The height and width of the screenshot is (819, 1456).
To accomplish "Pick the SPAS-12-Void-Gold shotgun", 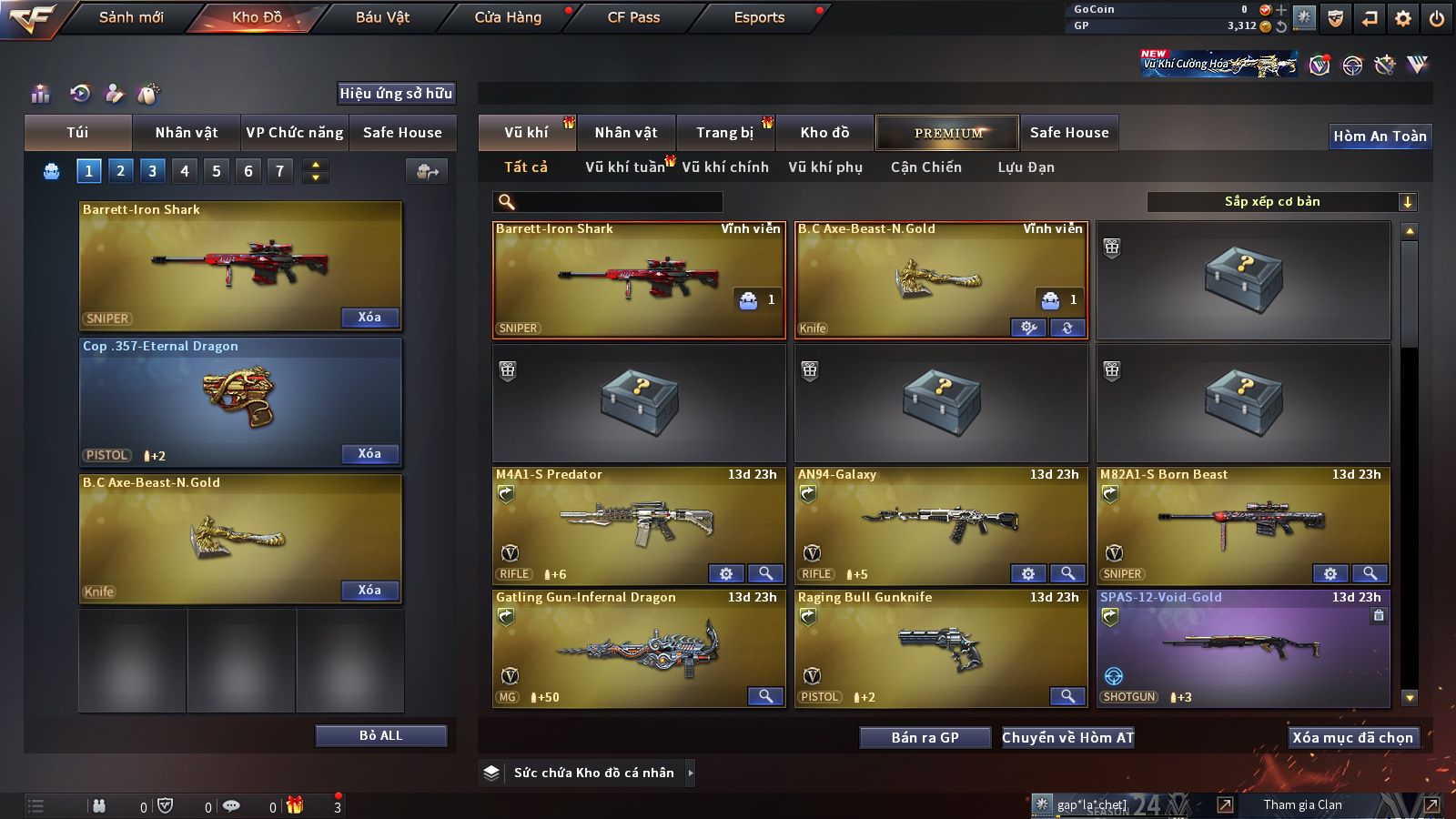I will [1243, 648].
